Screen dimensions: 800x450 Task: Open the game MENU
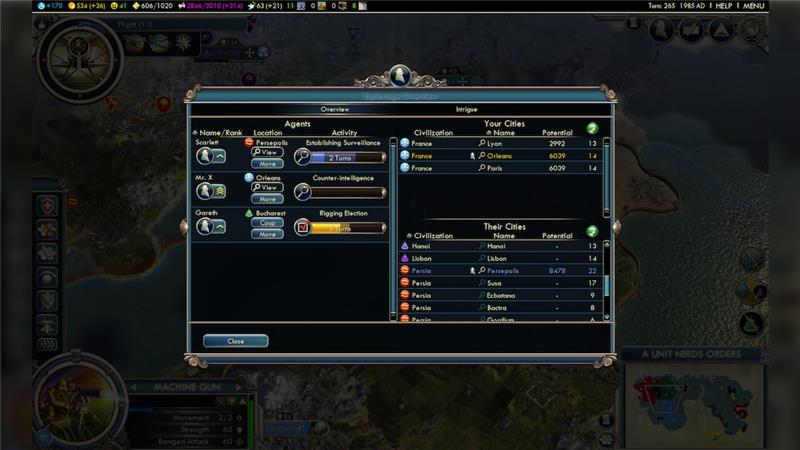[x=754, y=6]
